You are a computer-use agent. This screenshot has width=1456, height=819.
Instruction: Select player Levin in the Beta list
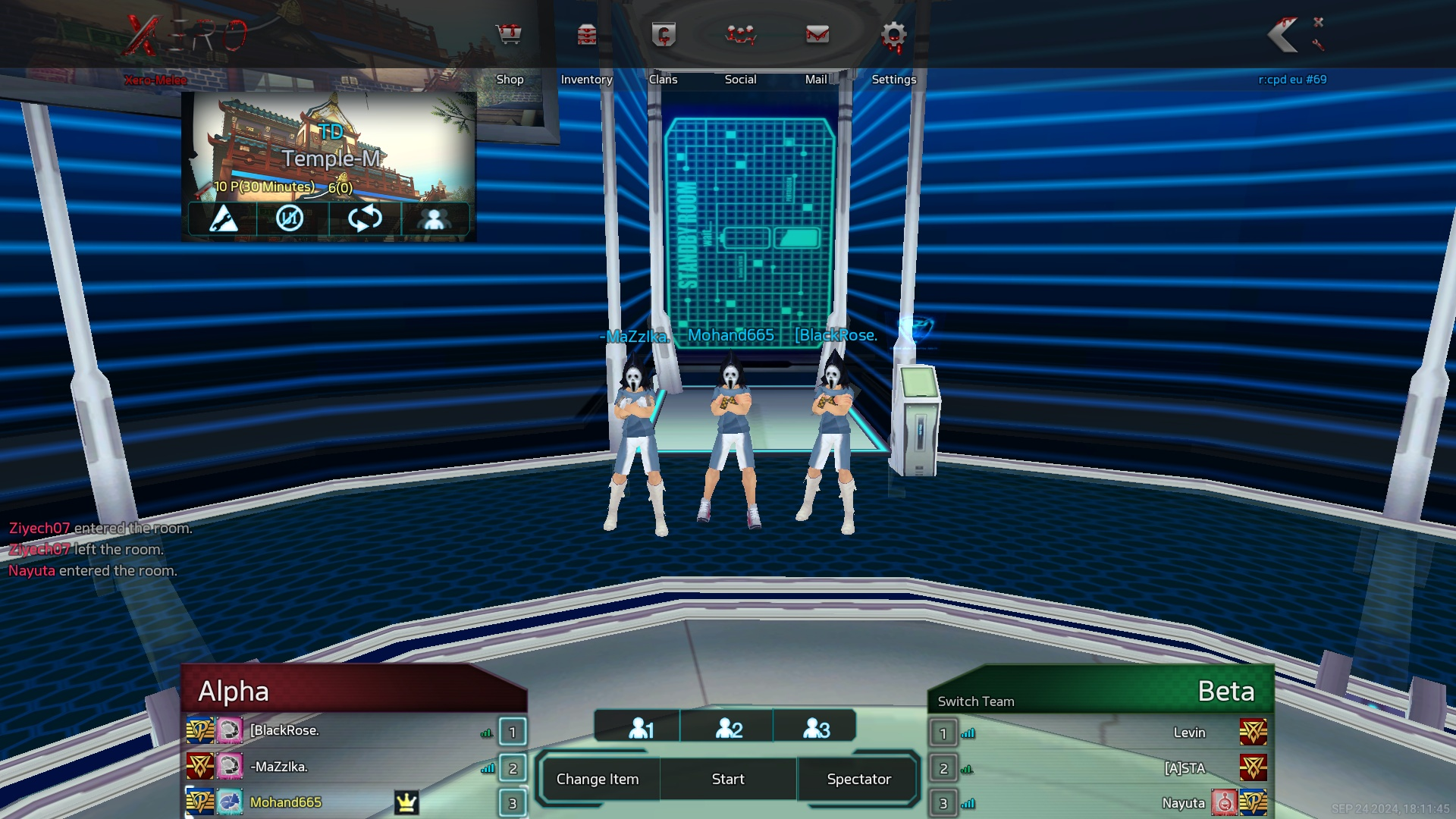1189,733
